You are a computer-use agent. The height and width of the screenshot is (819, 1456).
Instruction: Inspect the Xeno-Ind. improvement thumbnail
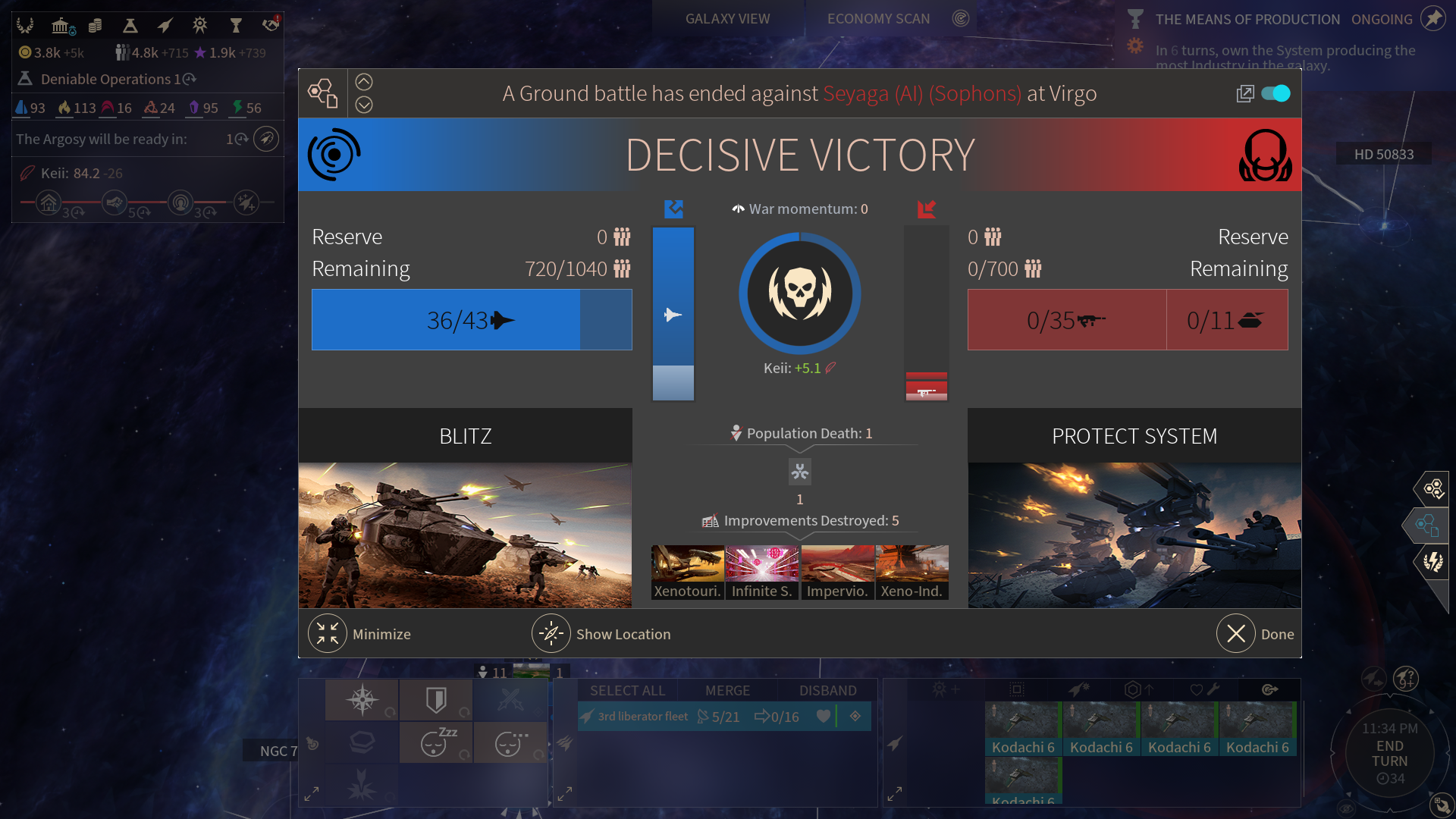click(912, 573)
